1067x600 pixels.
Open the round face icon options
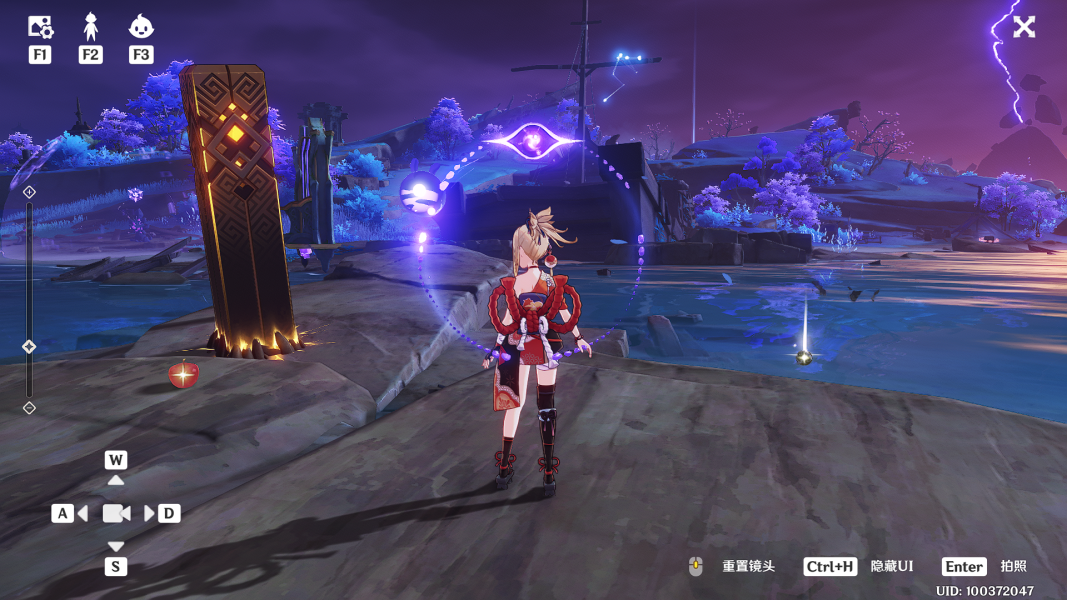pyautogui.click(x=141, y=27)
